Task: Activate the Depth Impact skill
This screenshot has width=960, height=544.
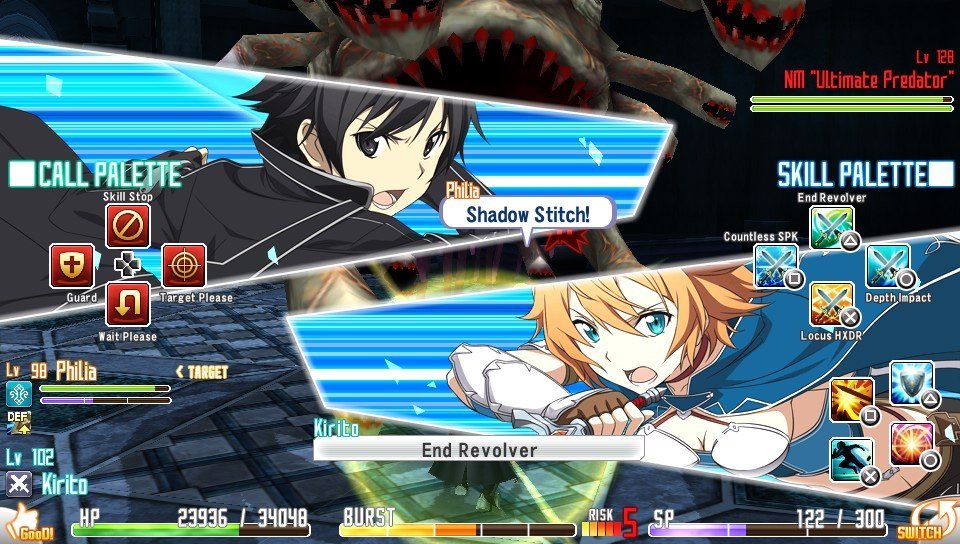Action: (887, 266)
